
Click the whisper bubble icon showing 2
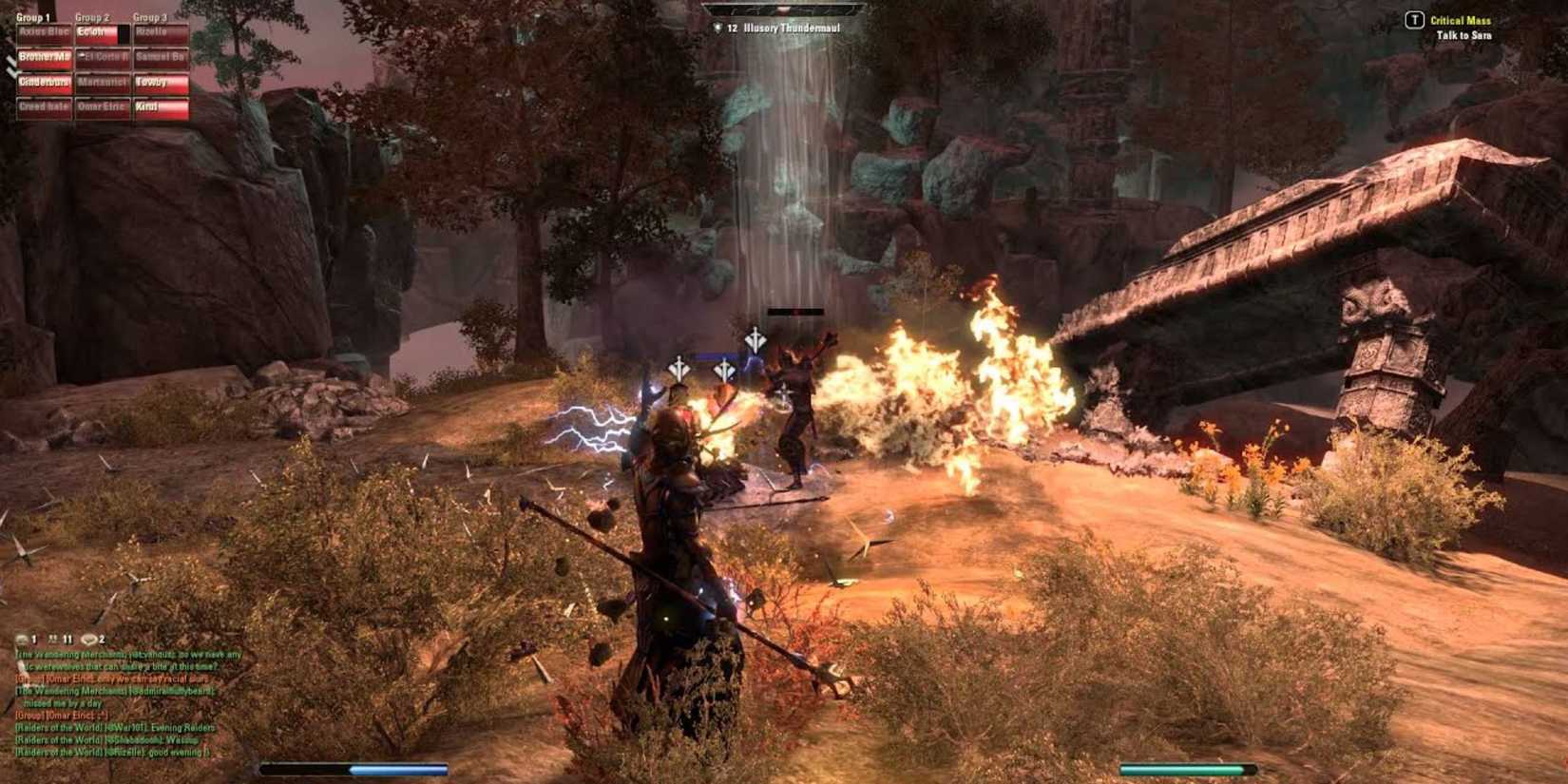click(88, 640)
